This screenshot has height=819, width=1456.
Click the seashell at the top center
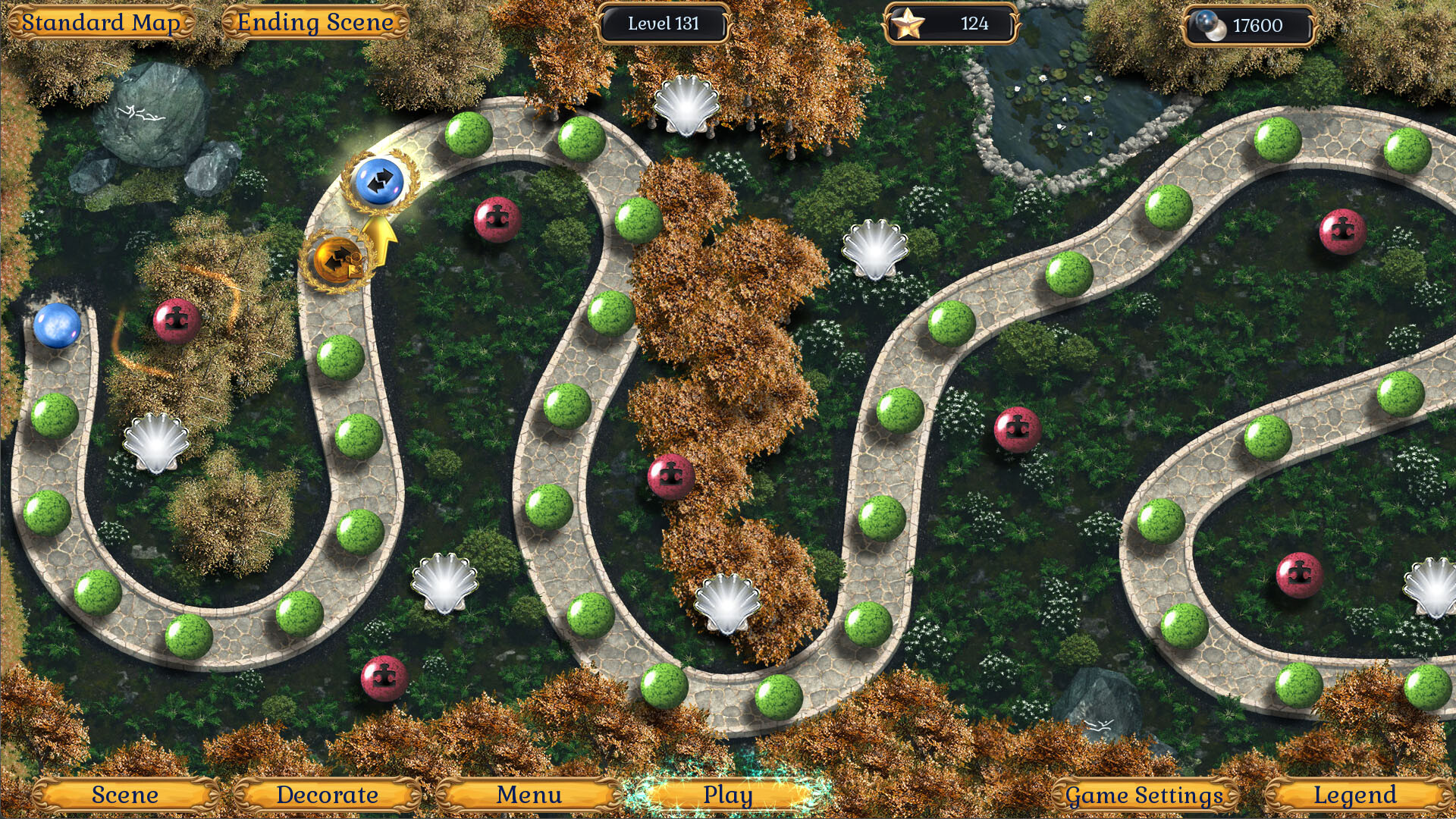coord(686,106)
